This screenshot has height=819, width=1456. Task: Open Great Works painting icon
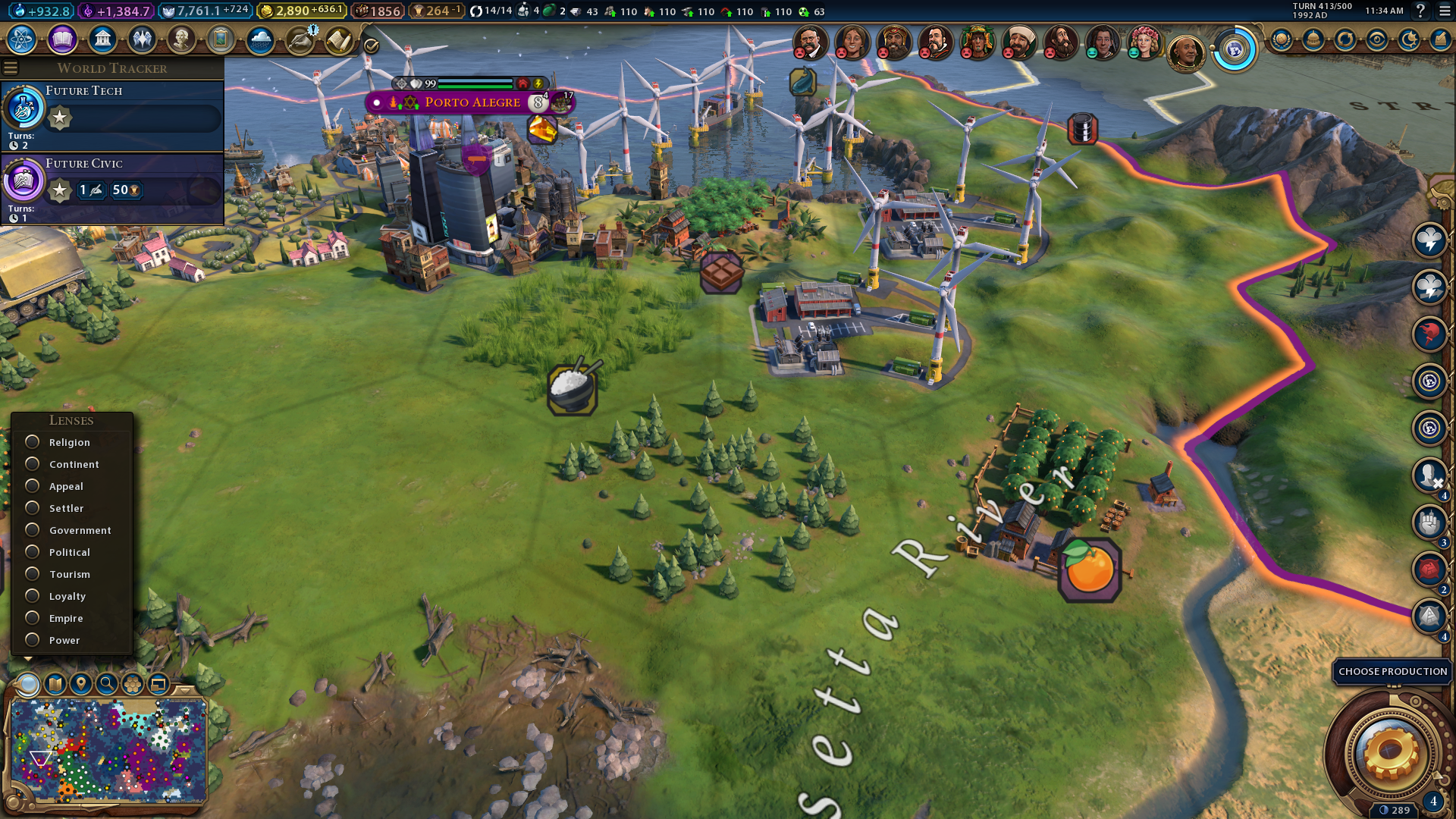click(221, 39)
